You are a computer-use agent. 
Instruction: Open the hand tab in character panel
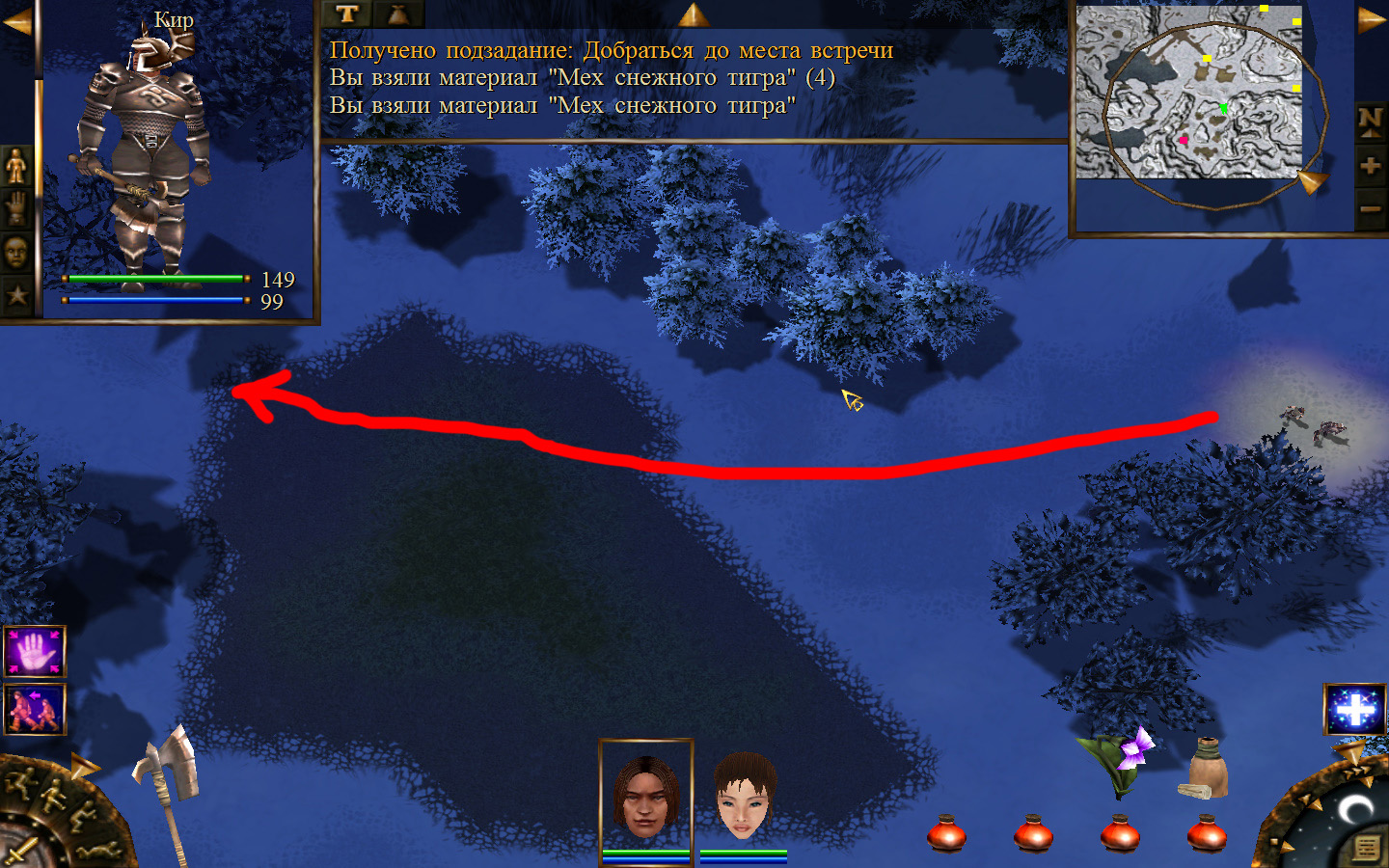point(16,209)
